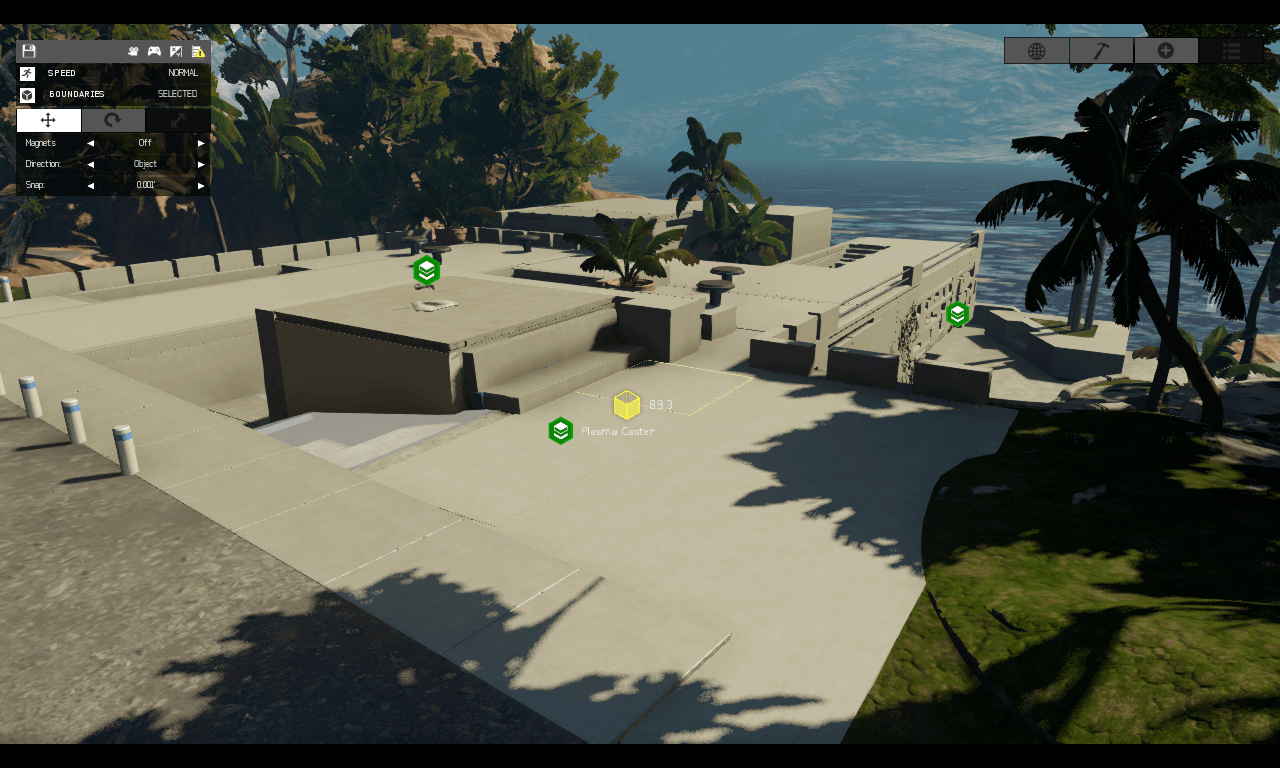
Task: Open the list with warning icon
Action: point(198,51)
